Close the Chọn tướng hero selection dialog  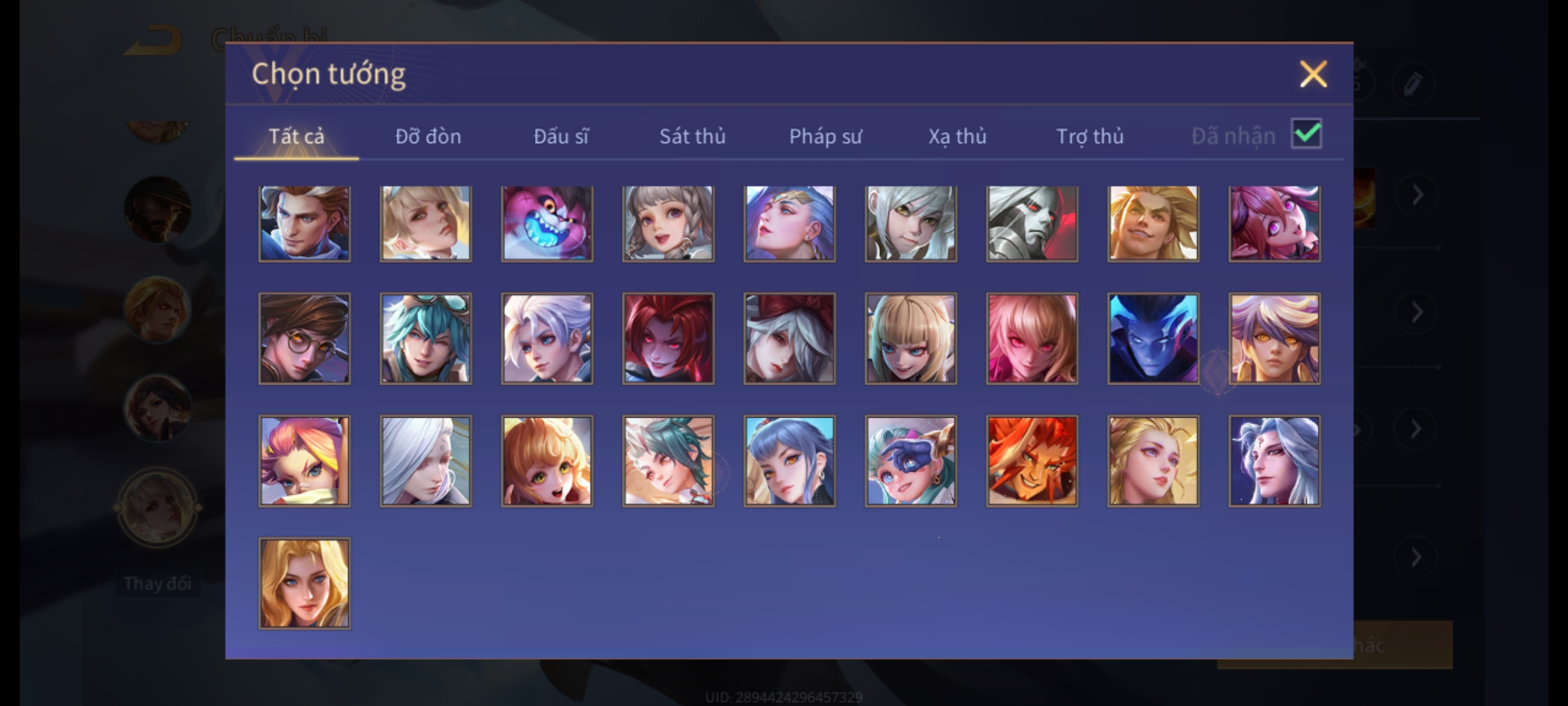(1313, 74)
